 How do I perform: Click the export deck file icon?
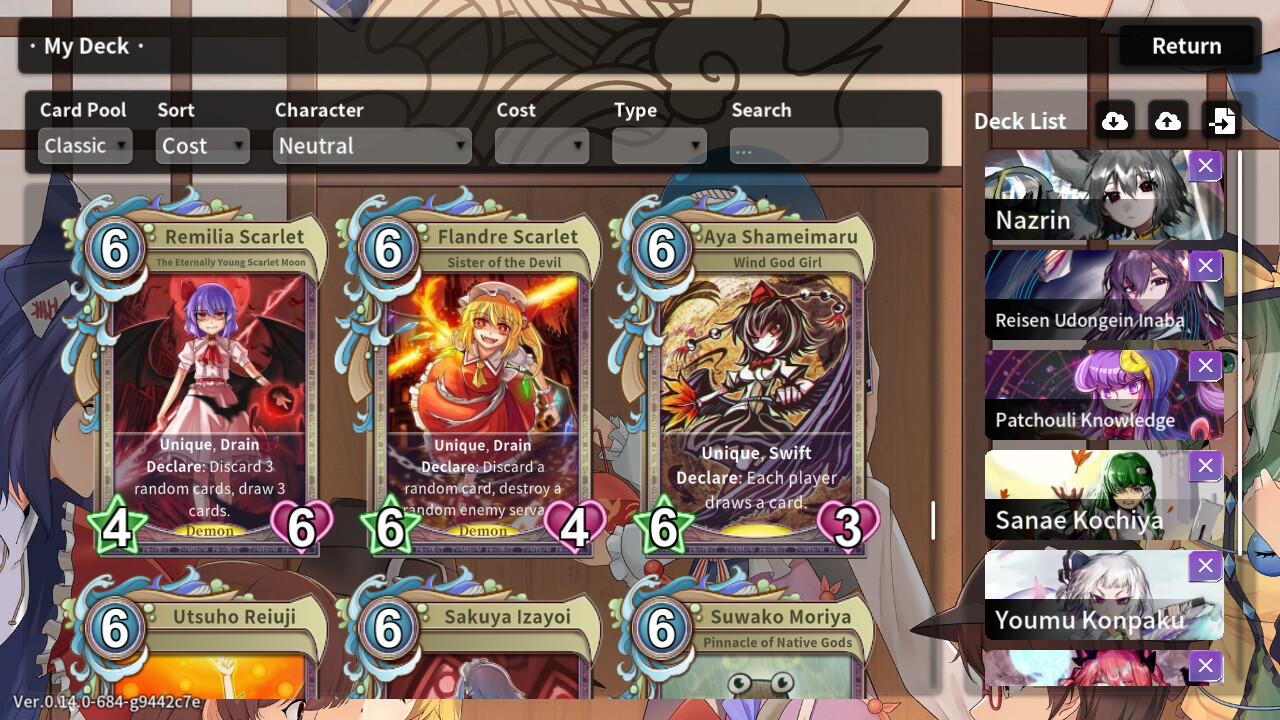tap(1221, 120)
